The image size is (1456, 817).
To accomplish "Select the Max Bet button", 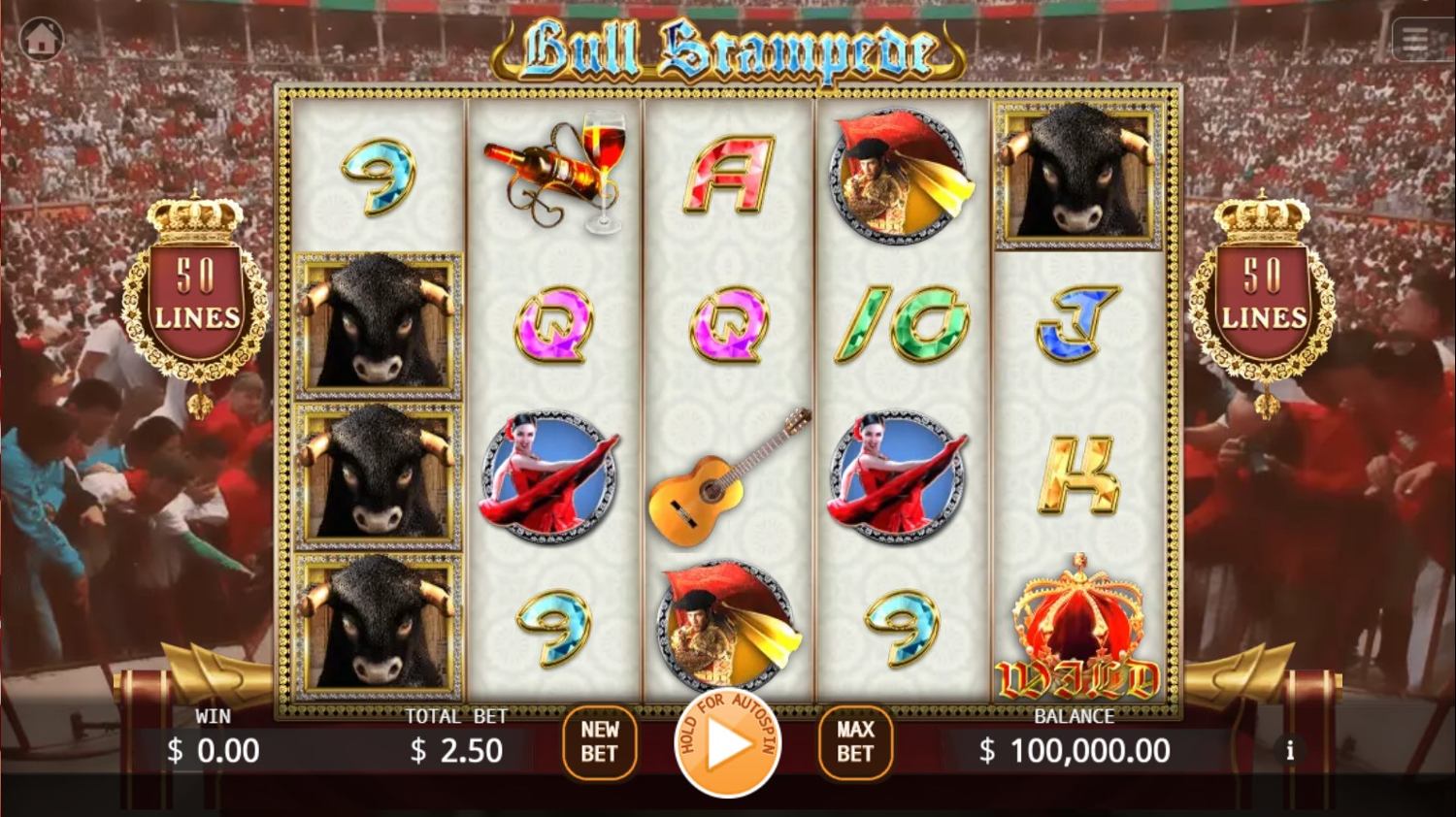I will [x=855, y=742].
